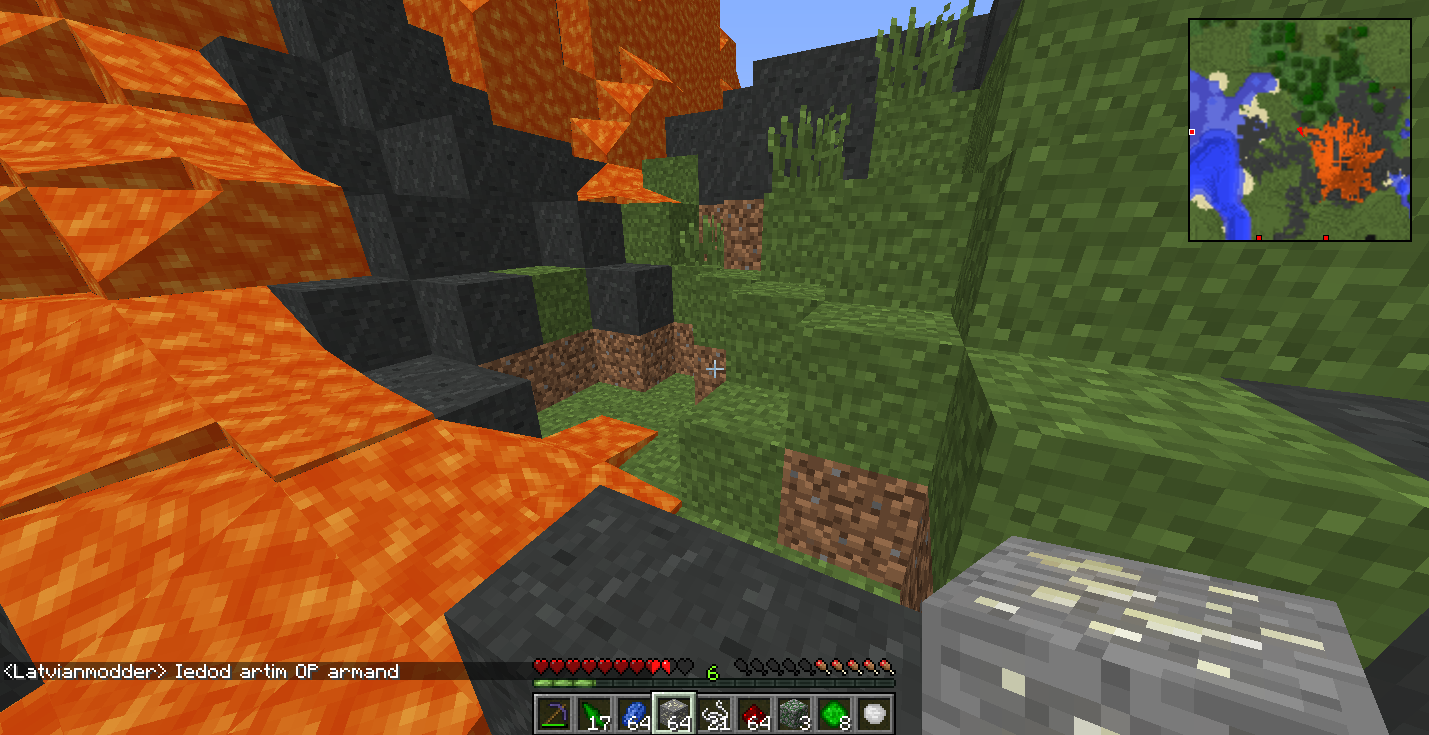Click the Latvianmodder chat message
The image size is (1429, 735).
click(x=202, y=671)
